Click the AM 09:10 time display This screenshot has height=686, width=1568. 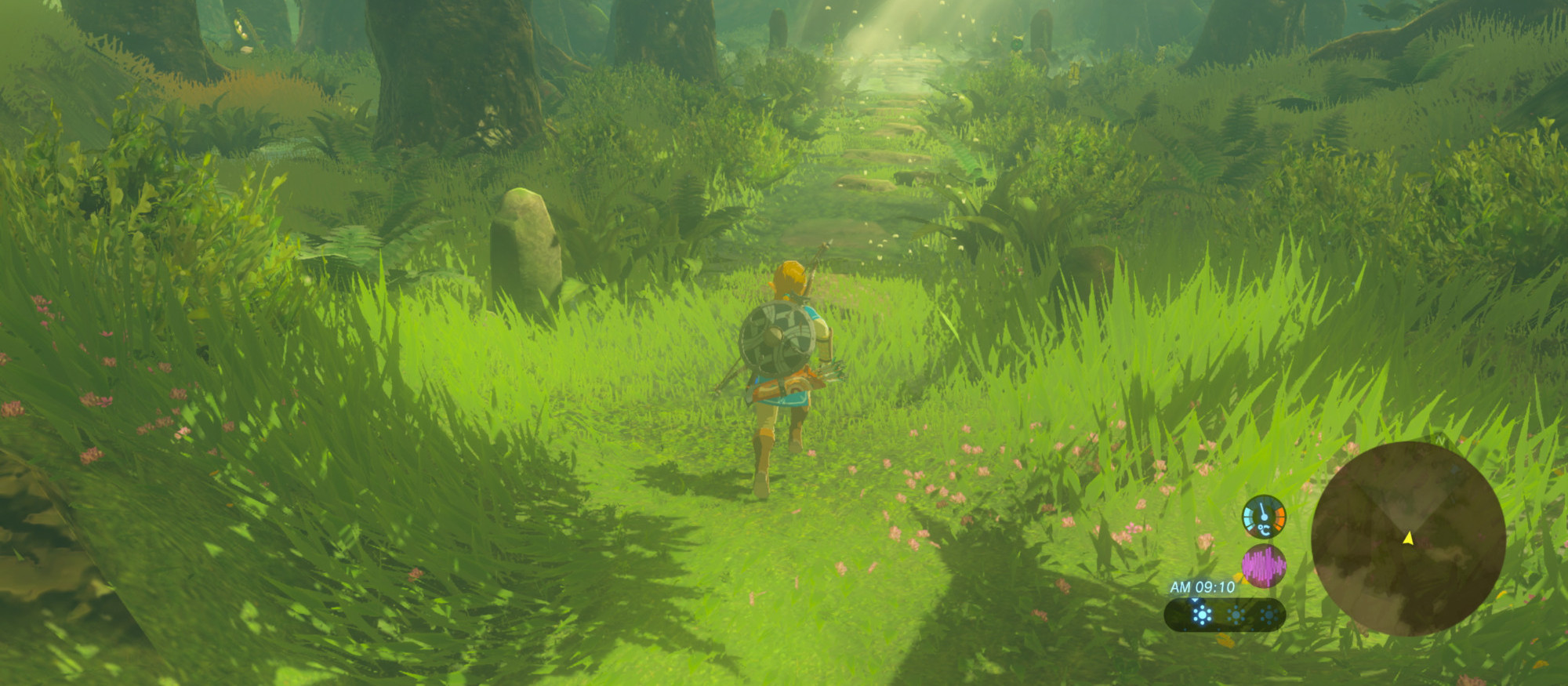[x=1202, y=586]
